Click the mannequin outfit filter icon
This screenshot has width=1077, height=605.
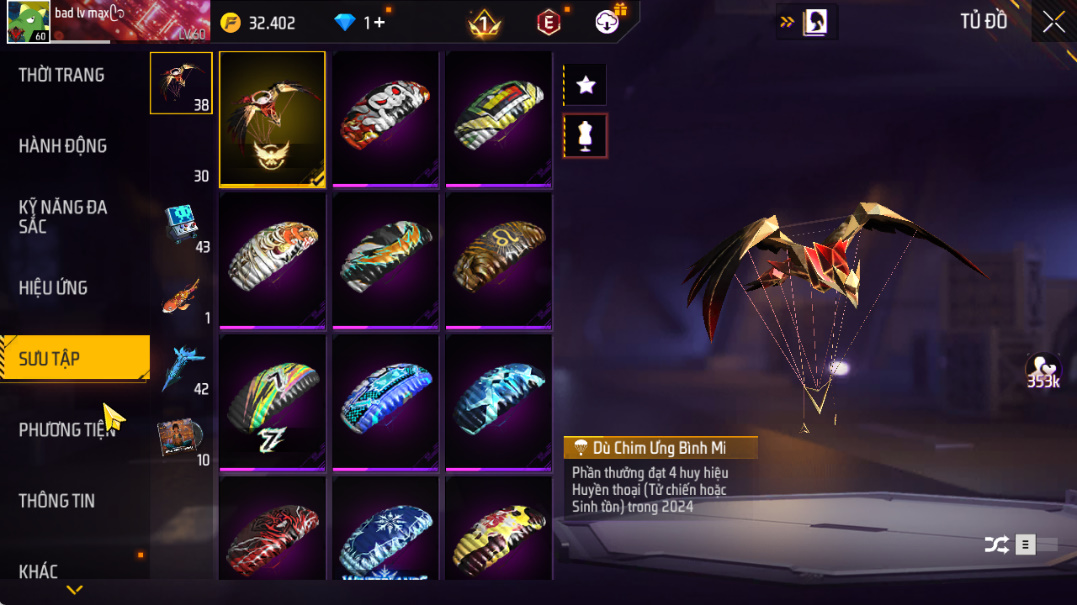(586, 136)
